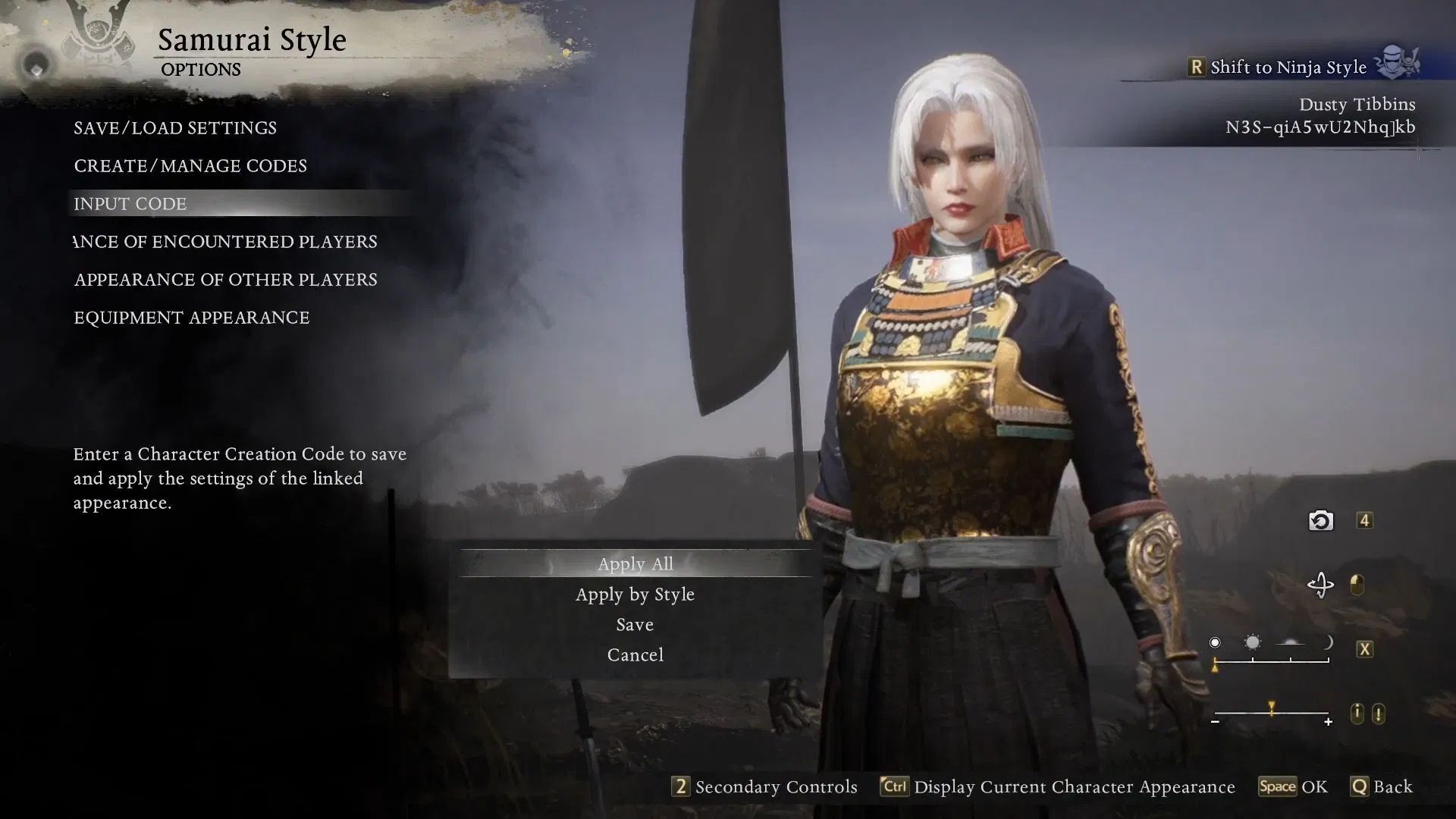Click the sun icon on the lighting slider
This screenshot has height=819, width=1456.
pyautogui.click(x=1253, y=642)
